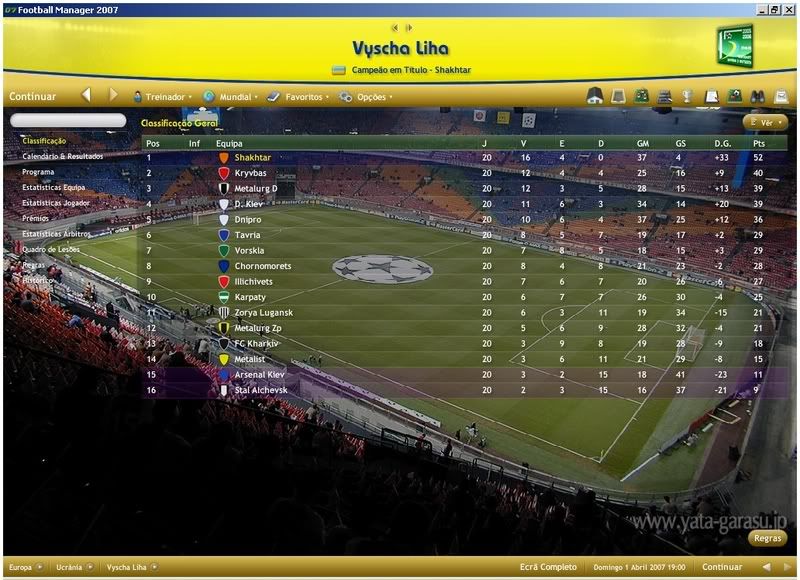Click Continuar in the top toolbar
Viewport: 800px width, 580px height.
(x=33, y=97)
